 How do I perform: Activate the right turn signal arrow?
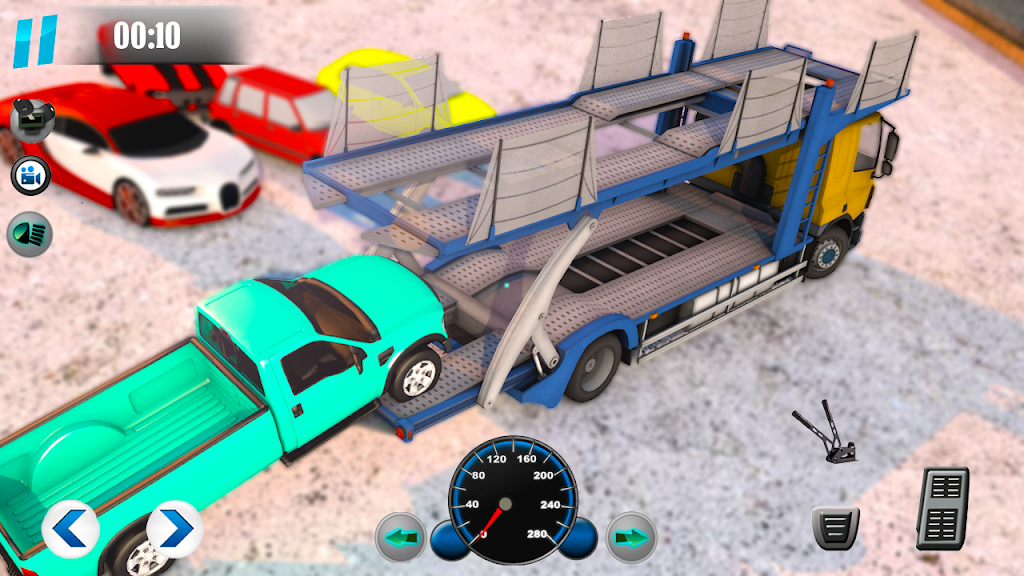[631, 538]
